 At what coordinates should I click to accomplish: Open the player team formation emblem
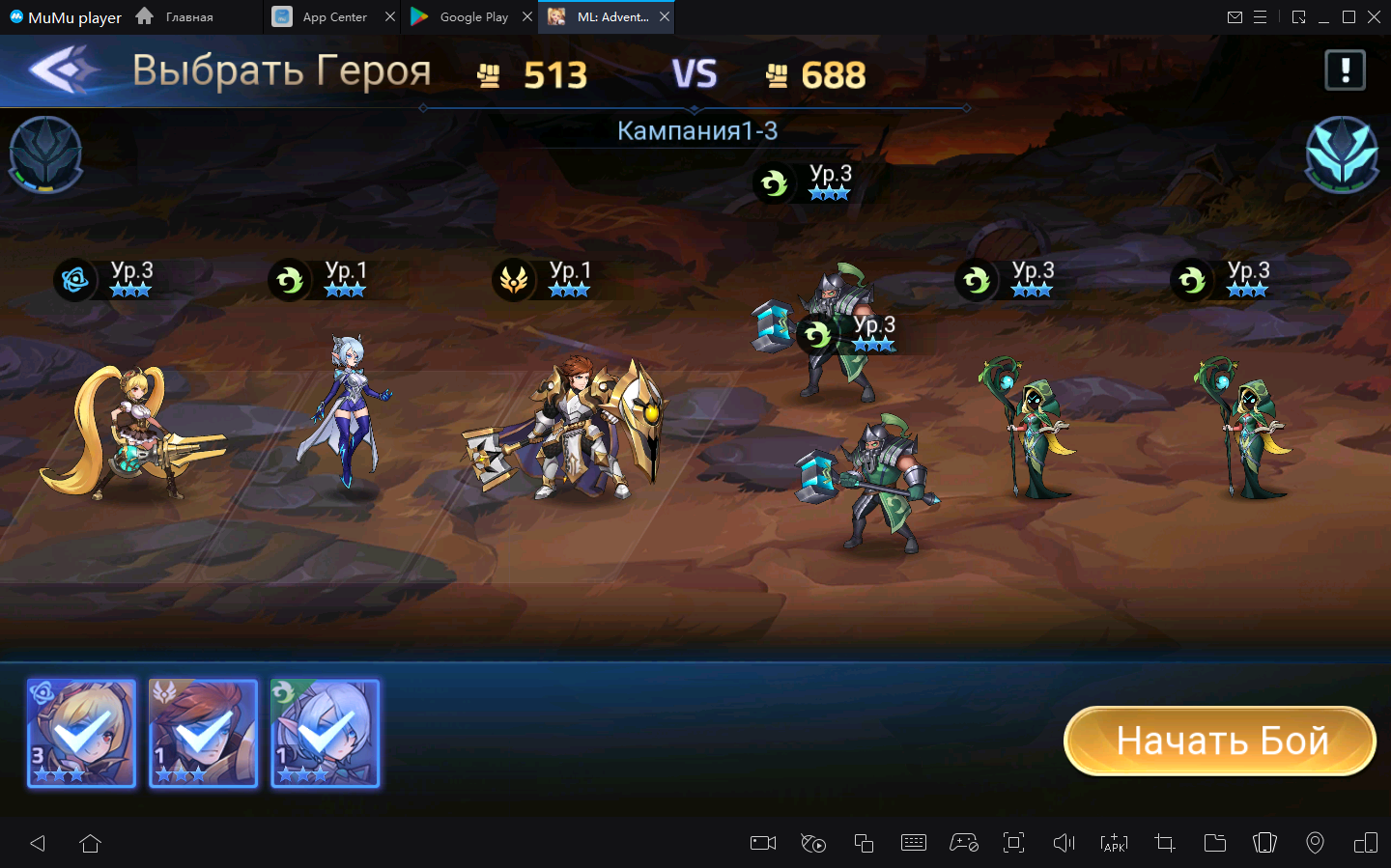coord(45,154)
